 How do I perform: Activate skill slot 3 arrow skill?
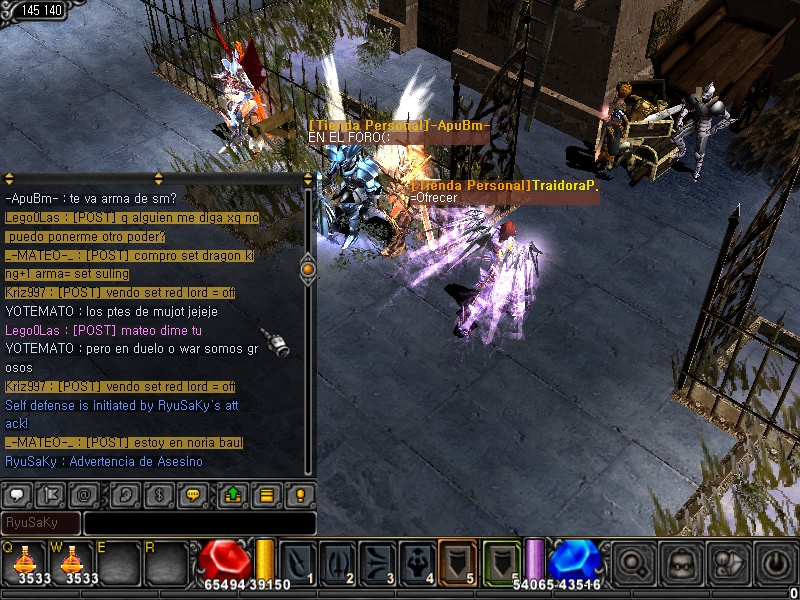pyautogui.click(x=377, y=562)
